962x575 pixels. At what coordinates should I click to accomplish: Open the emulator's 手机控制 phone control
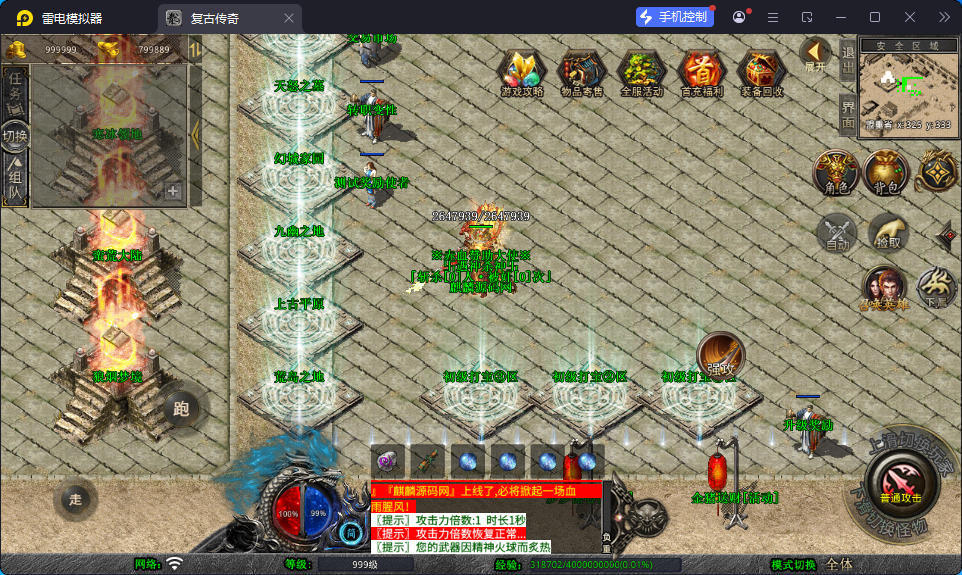point(675,17)
